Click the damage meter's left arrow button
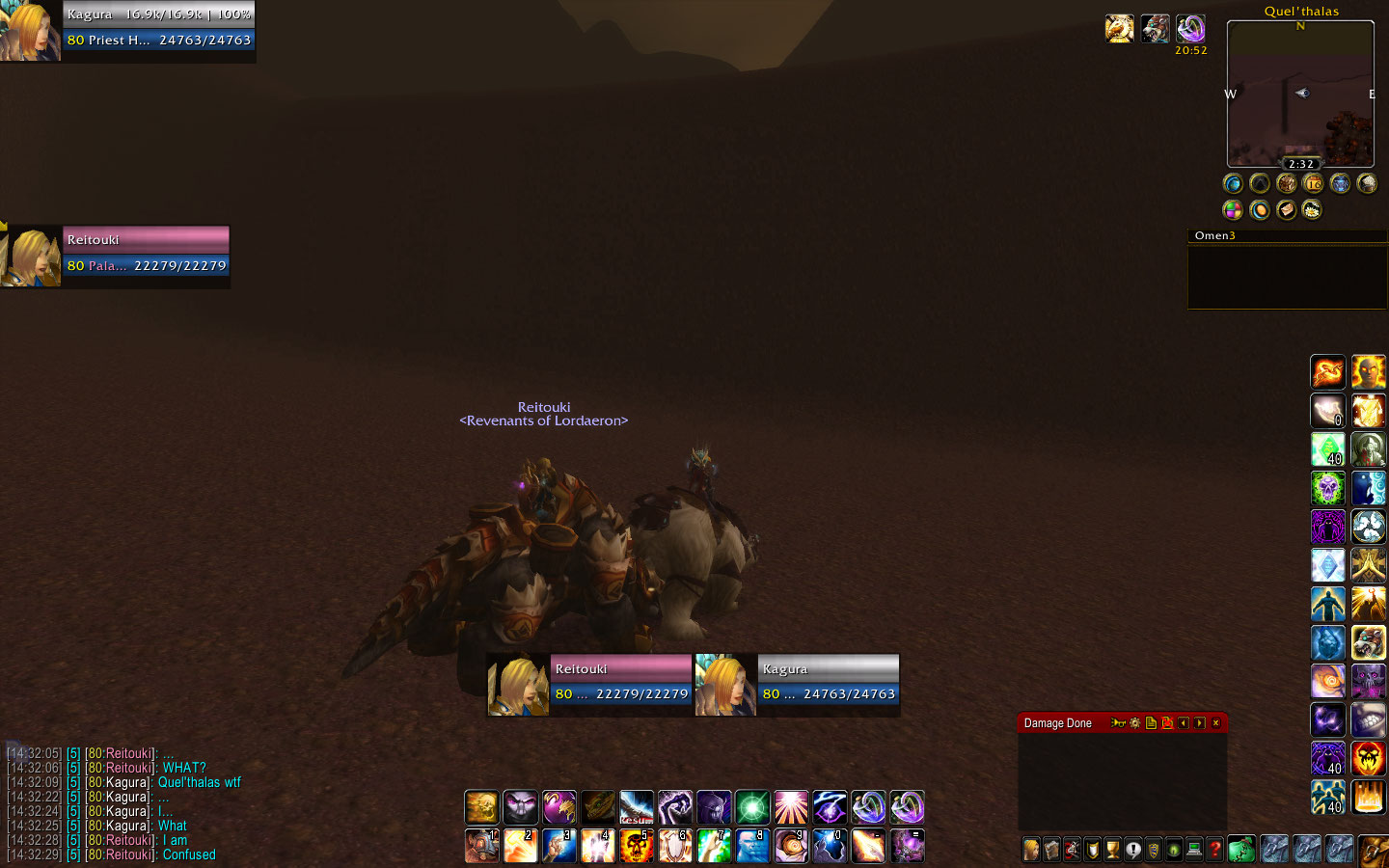Viewport: 1389px width, 868px height. pos(1184,722)
